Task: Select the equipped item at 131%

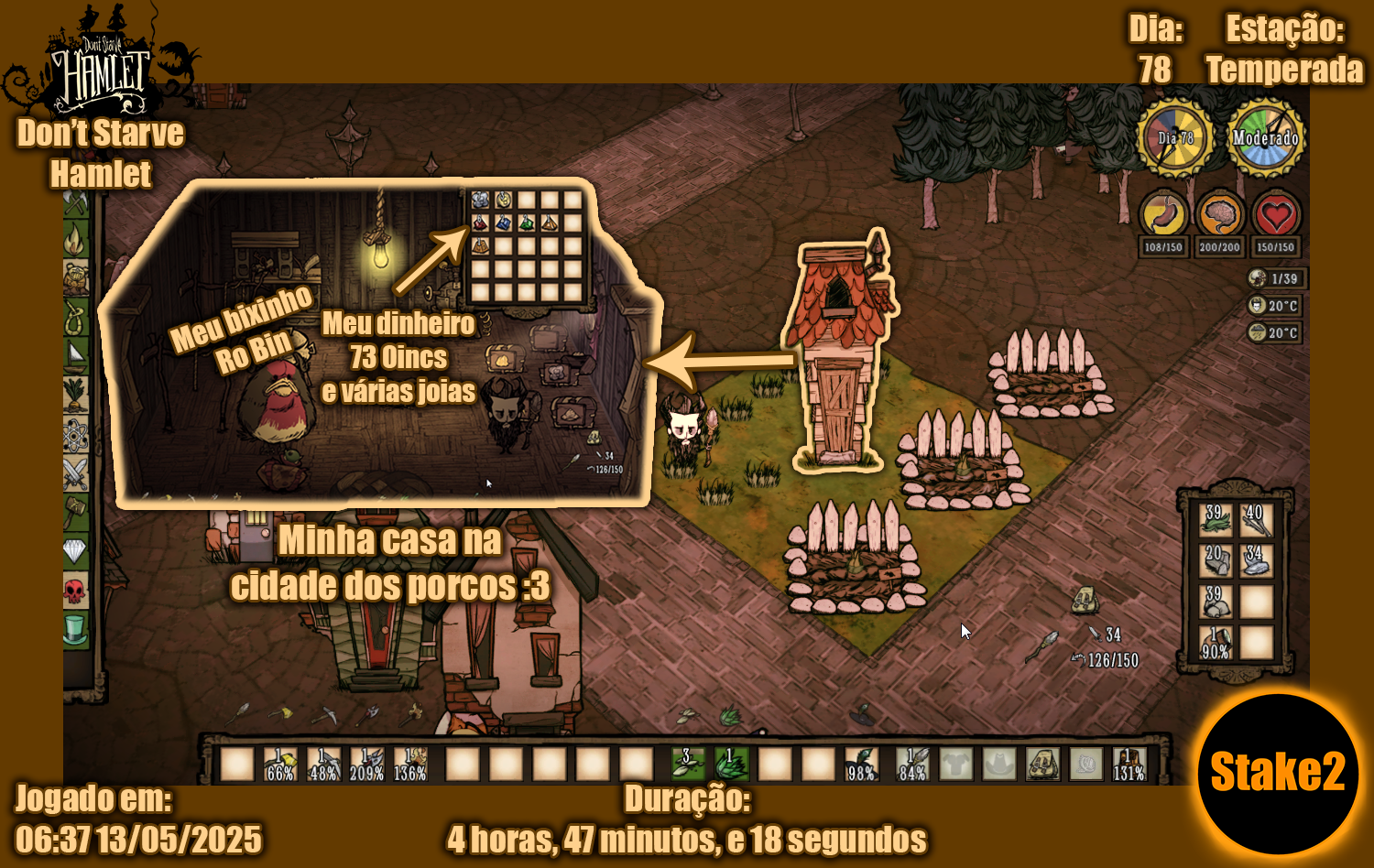Action: coord(1129,764)
